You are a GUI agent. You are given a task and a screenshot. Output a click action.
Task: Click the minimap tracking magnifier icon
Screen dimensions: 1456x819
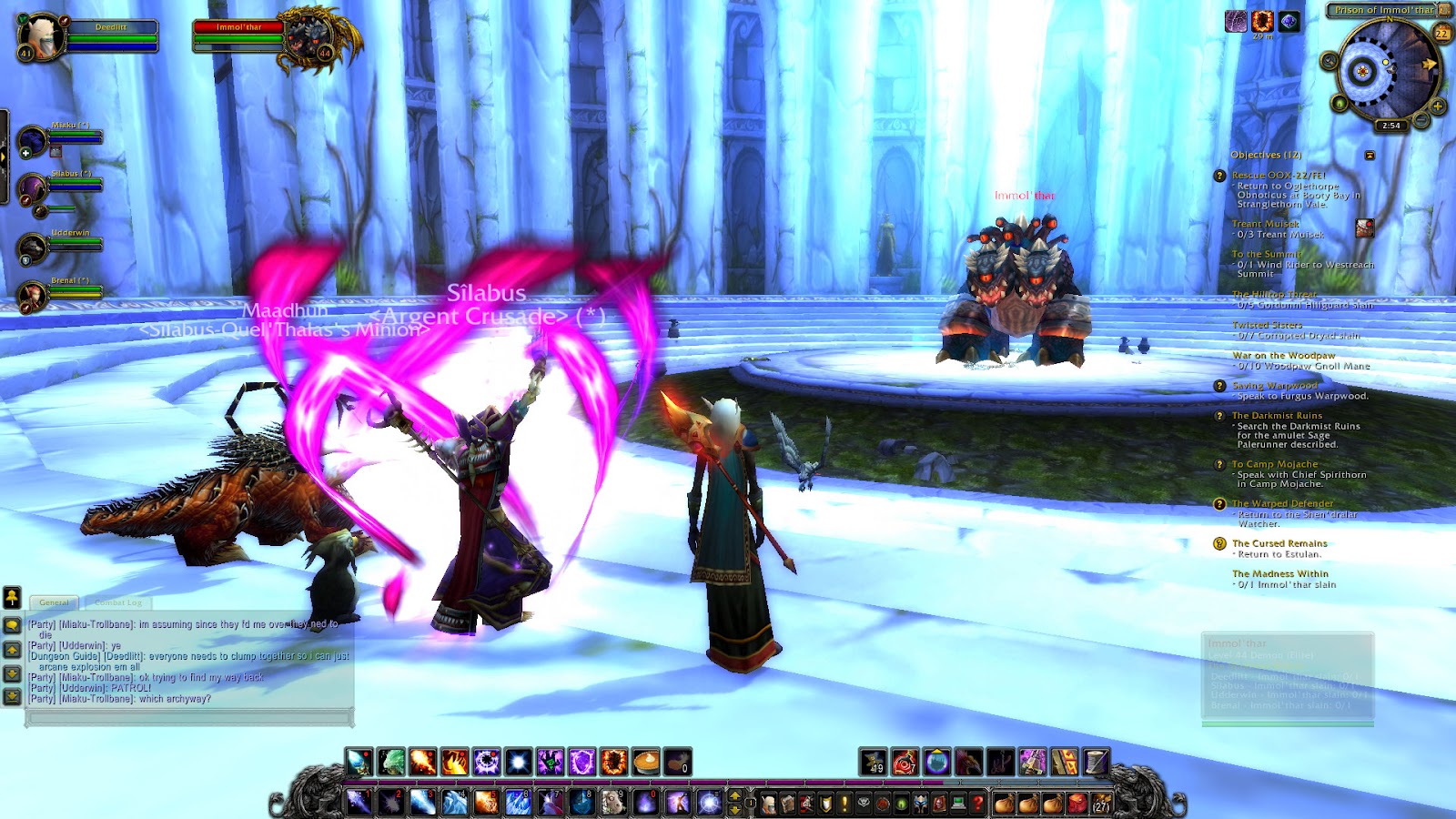[1329, 61]
